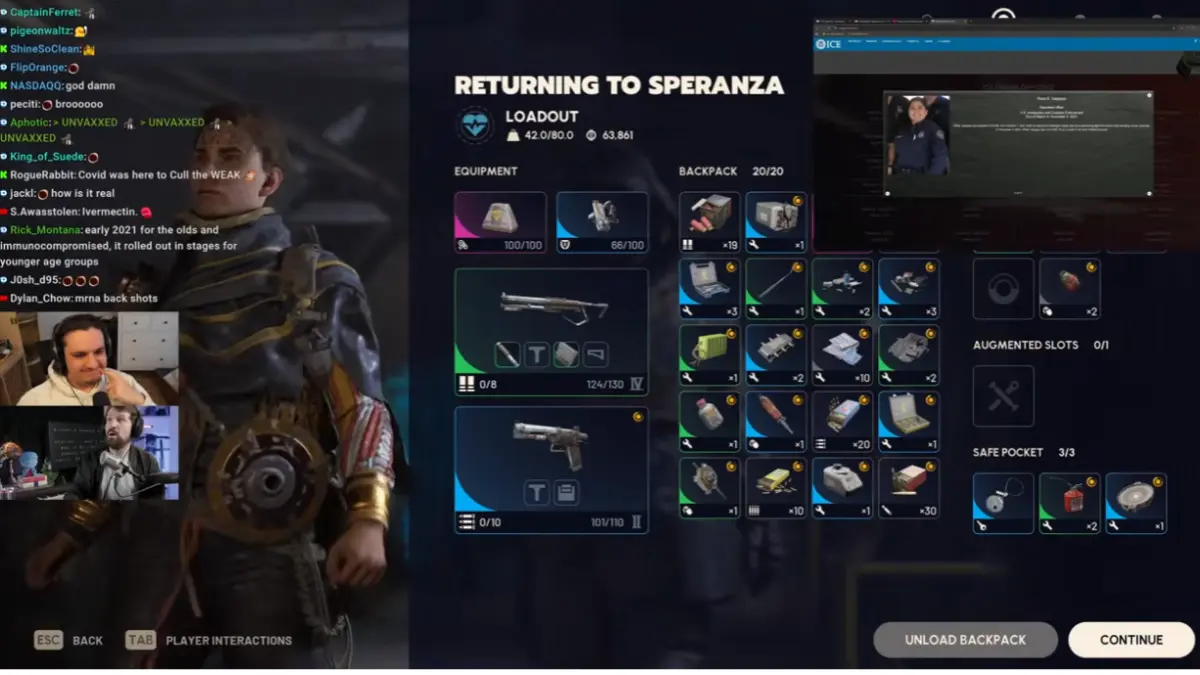
Task: Pick the blue toolkit case stack of 3
Action: tap(710, 289)
